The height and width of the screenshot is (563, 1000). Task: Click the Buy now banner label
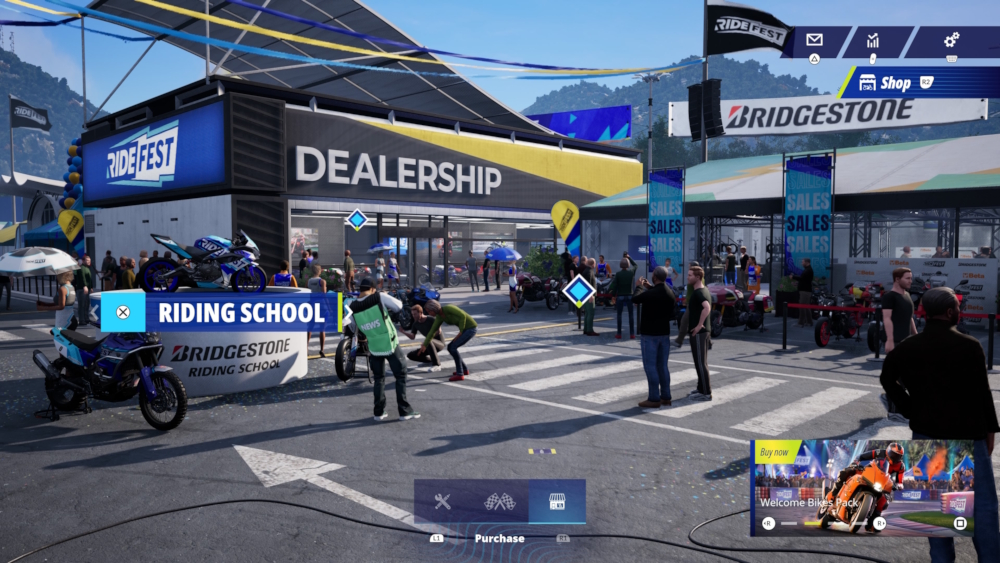(777, 452)
